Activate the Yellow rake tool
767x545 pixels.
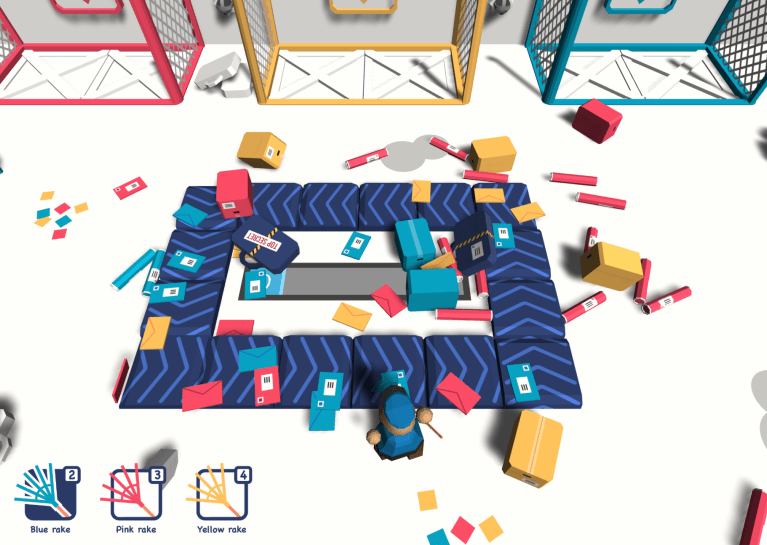[220, 492]
